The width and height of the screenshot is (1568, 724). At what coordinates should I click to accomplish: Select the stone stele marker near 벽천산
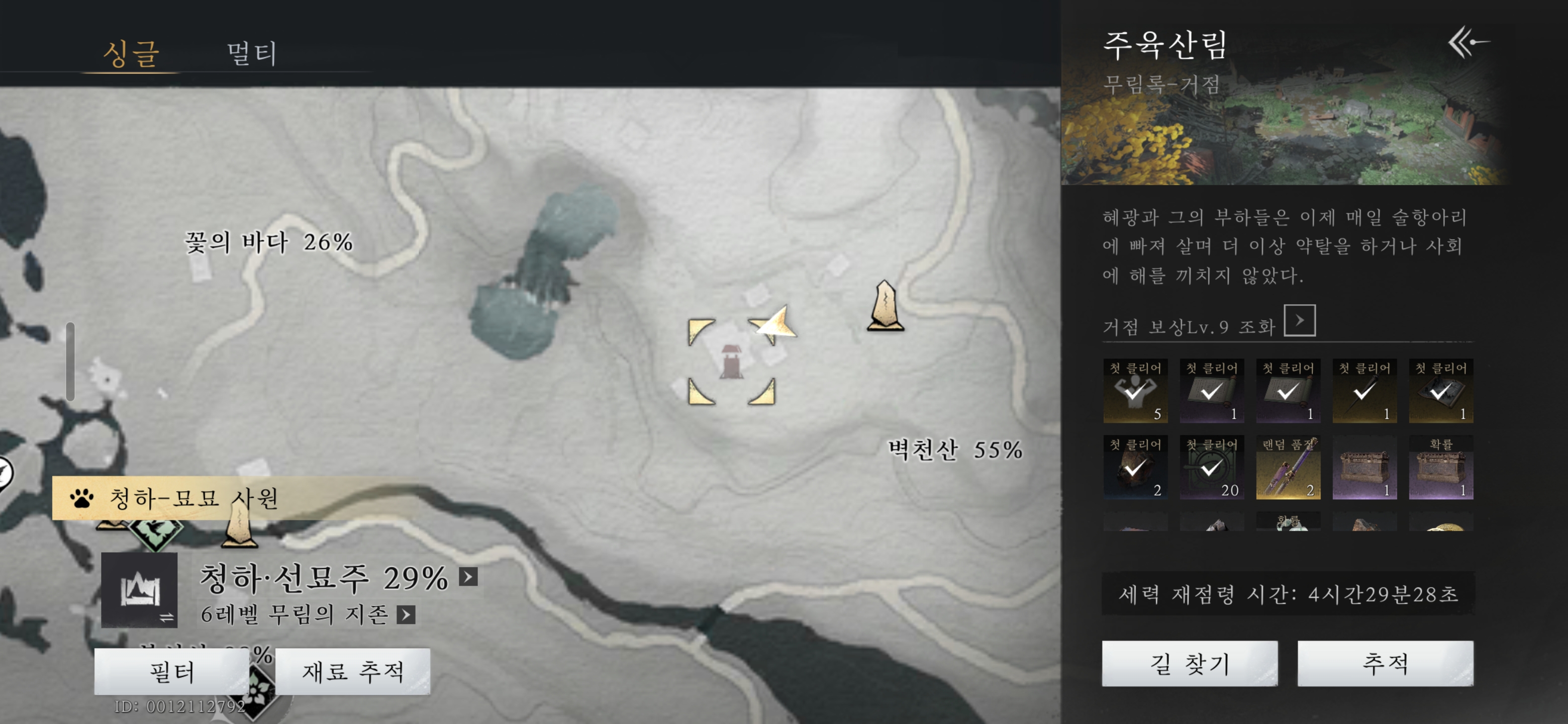coord(885,306)
